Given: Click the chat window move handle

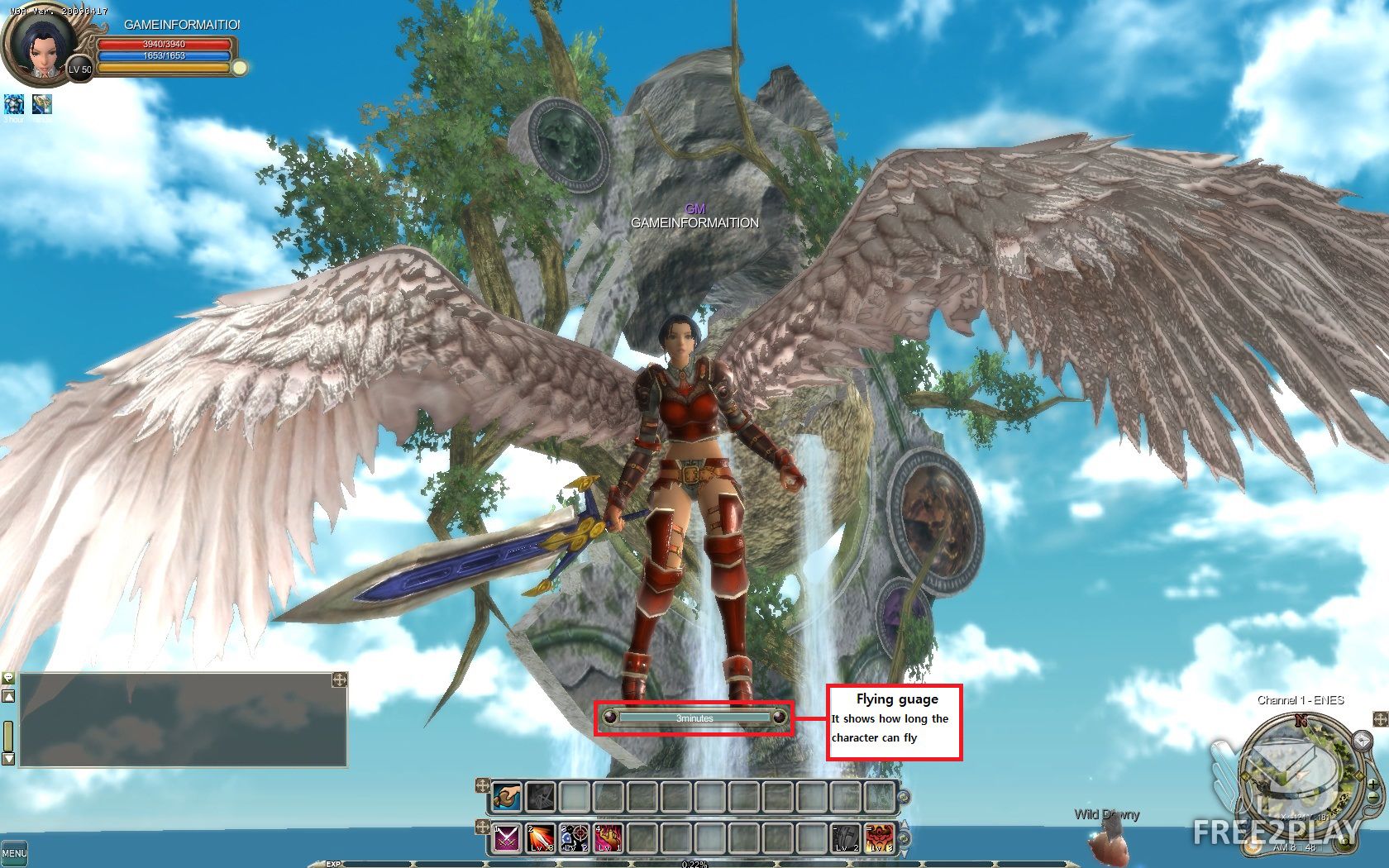Looking at the screenshot, I should click(339, 680).
